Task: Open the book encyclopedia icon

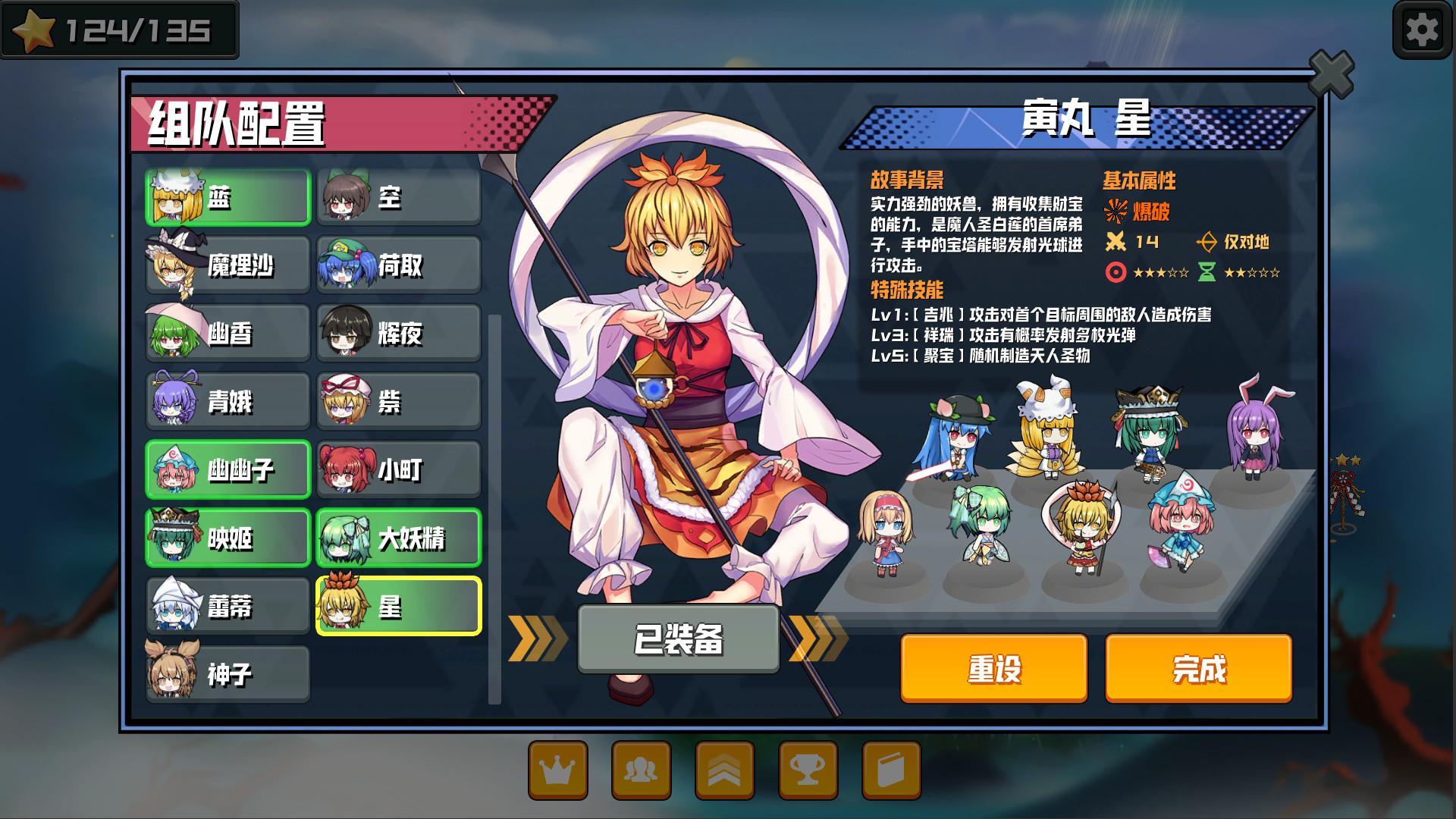Action: [x=892, y=769]
